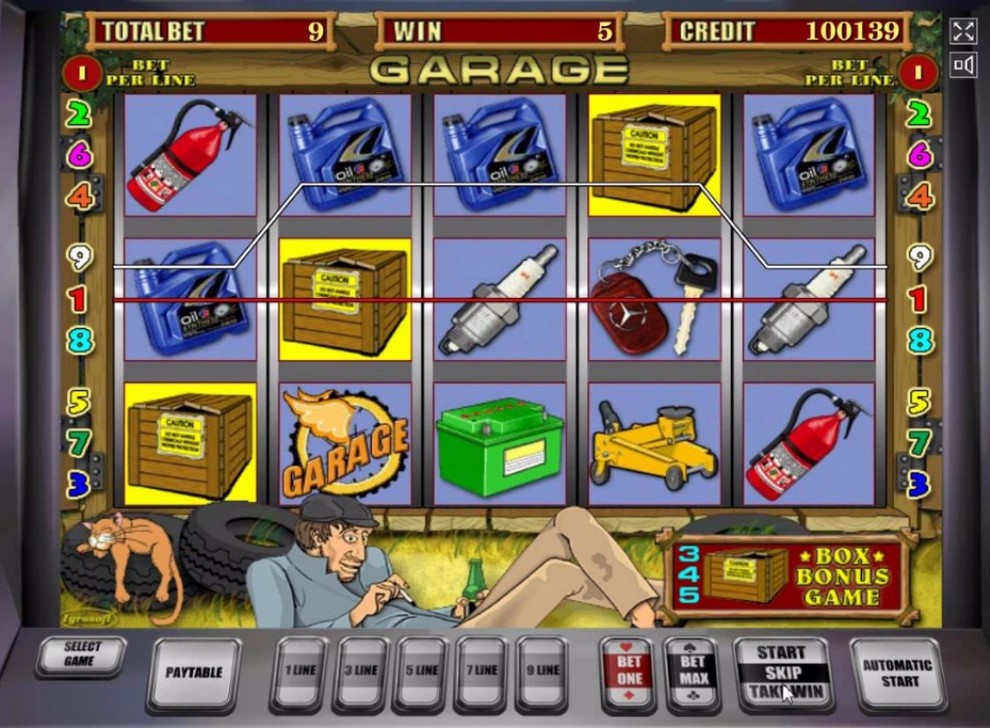990x728 pixels.
Task: Activate the 5 Line button
Action: point(421,671)
